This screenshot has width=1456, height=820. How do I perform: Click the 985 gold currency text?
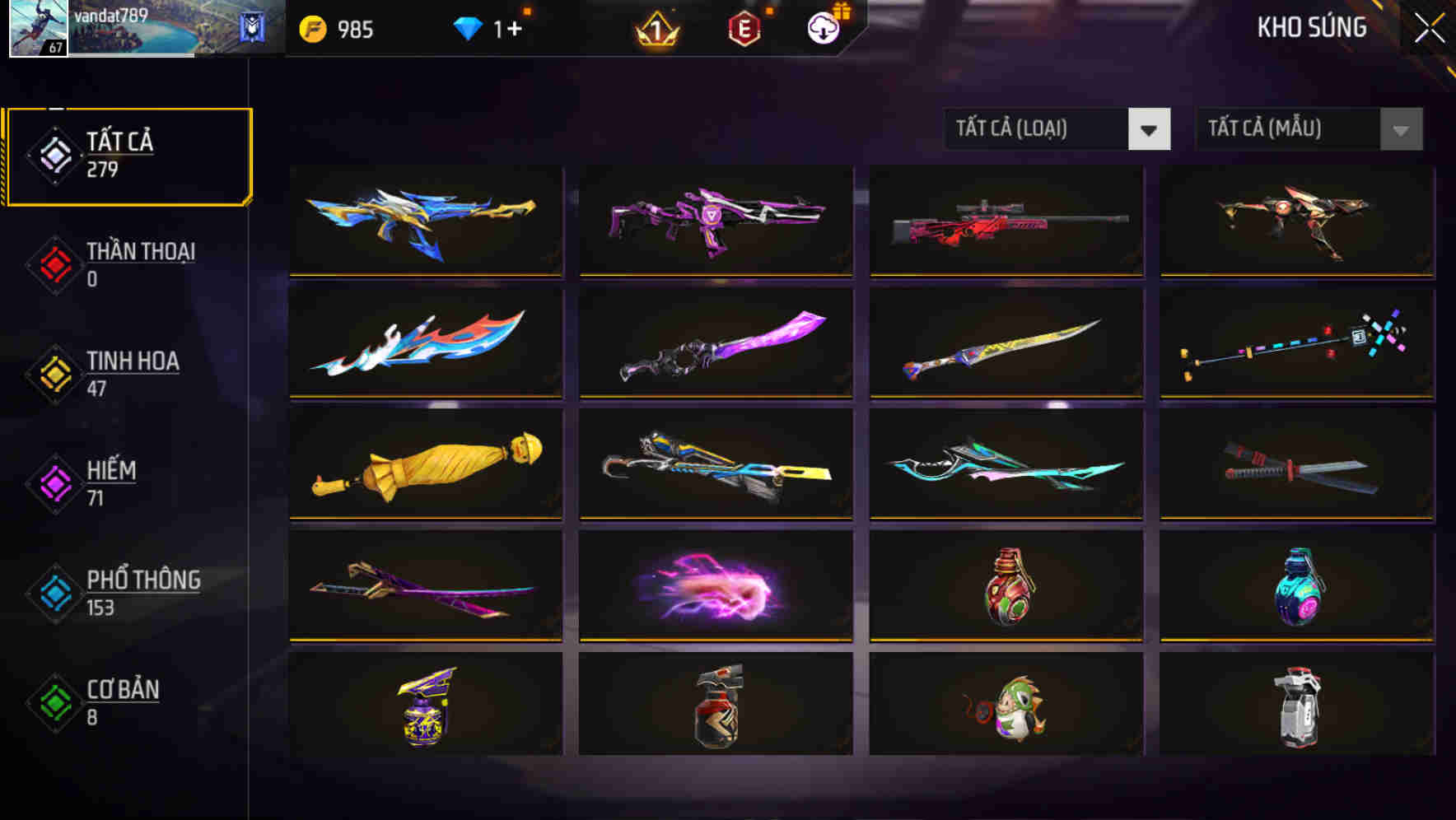(354, 29)
